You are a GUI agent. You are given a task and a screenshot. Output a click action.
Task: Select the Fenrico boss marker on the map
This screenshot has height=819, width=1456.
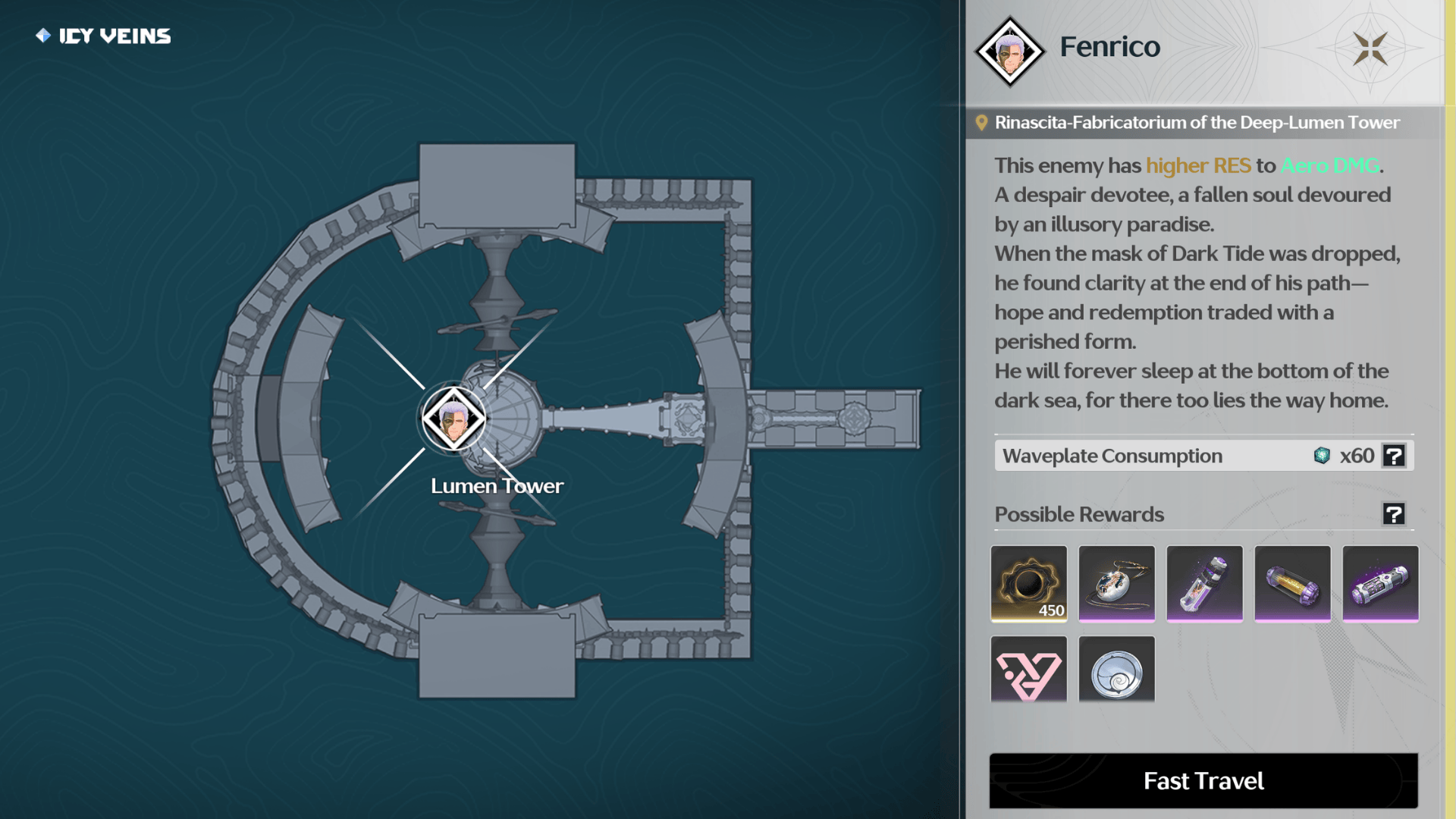click(453, 419)
